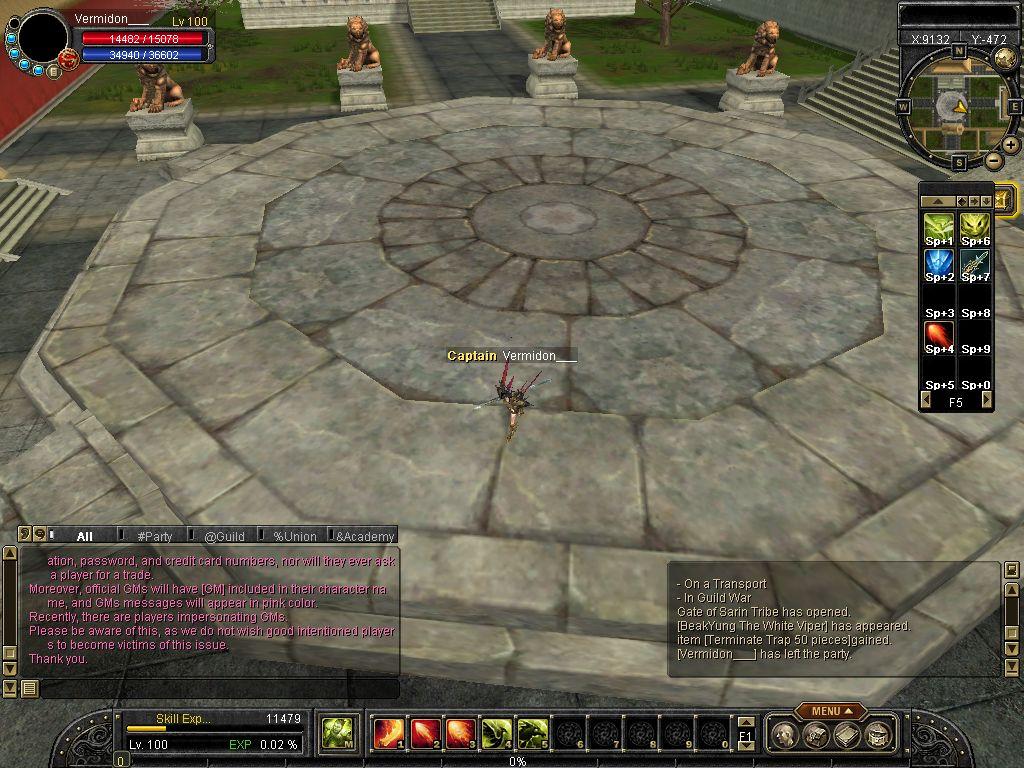Activate the Sp+2 blue ice skill
Screen dimensions: 1024x768
point(939,265)
